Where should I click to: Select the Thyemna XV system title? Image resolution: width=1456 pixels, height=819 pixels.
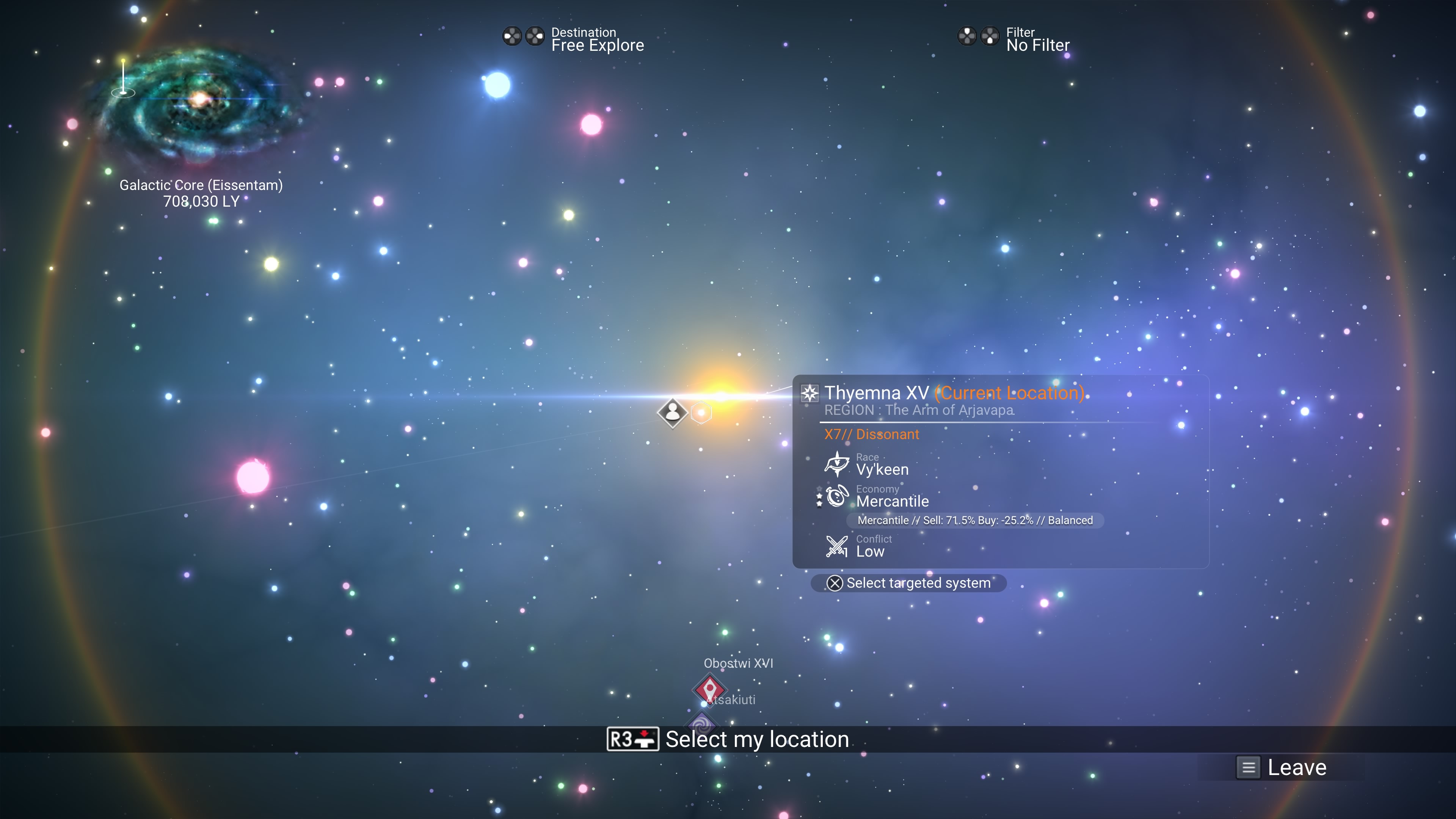[x=876, y=393]
